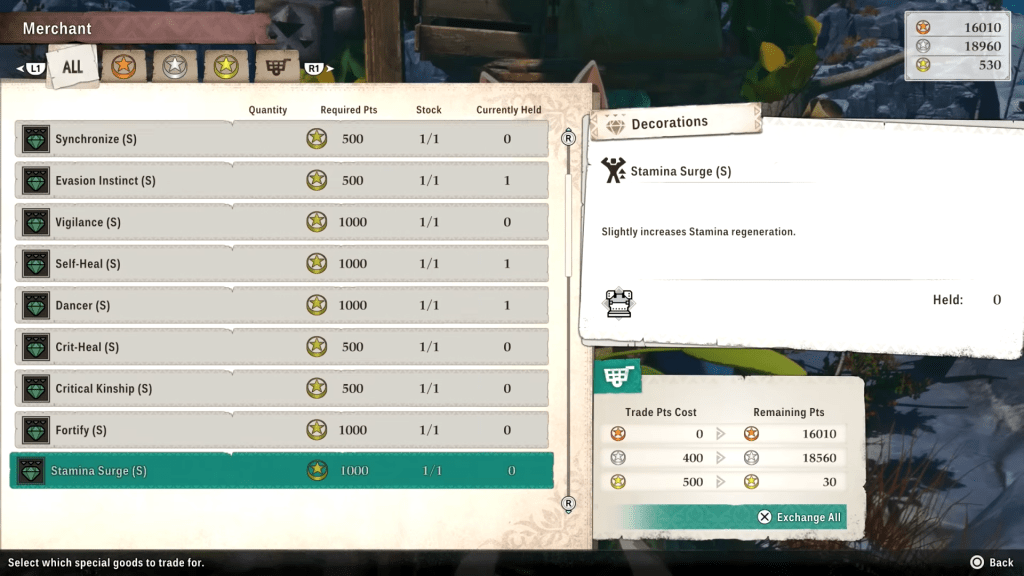Open the silver star points tab
This screenshot has width=1024, height=576.
[174, 67]
